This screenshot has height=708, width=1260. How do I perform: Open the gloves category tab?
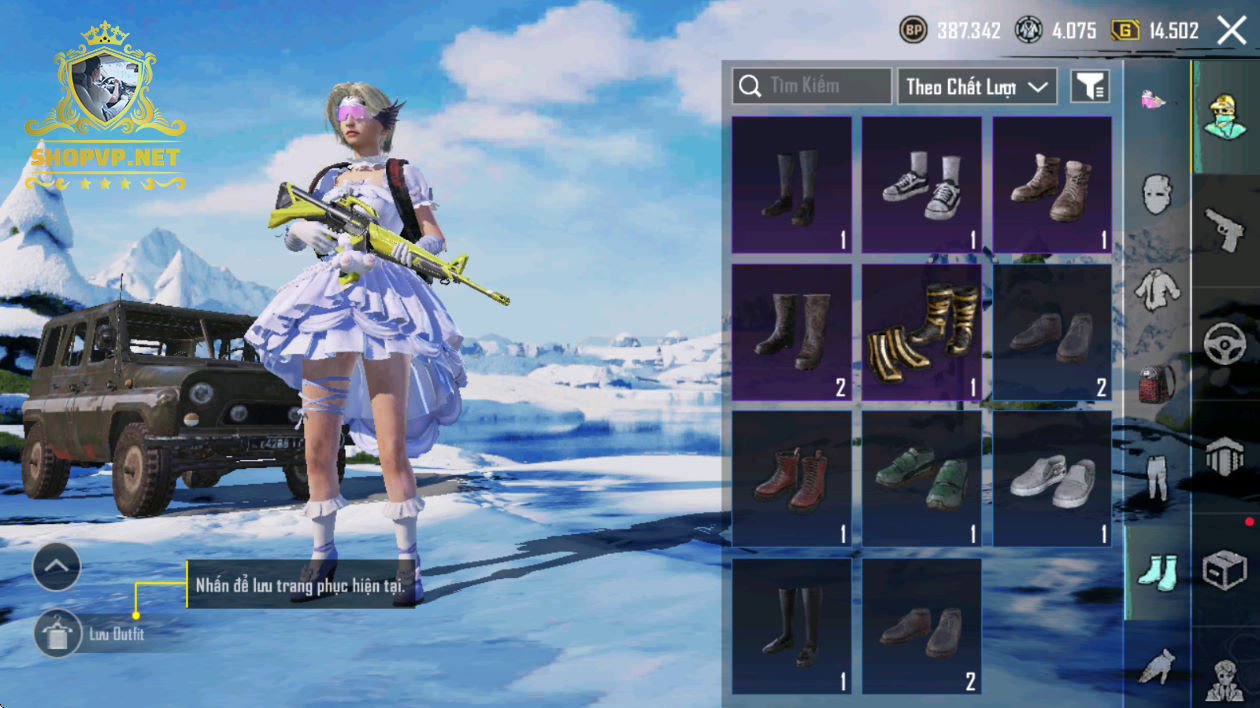pyautogui.click(x=1156, y=666)
